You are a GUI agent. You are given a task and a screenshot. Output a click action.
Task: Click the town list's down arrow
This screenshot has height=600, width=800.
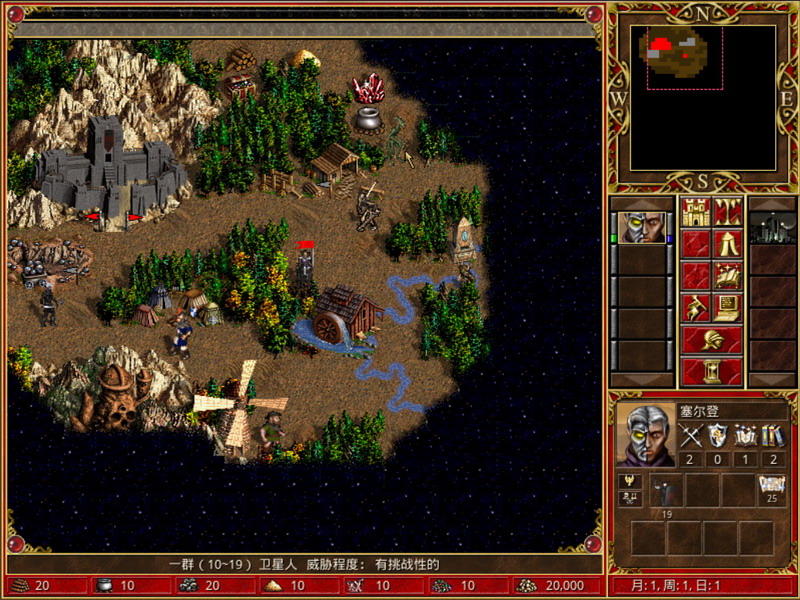pyautogui.click(x=772, y=380)
